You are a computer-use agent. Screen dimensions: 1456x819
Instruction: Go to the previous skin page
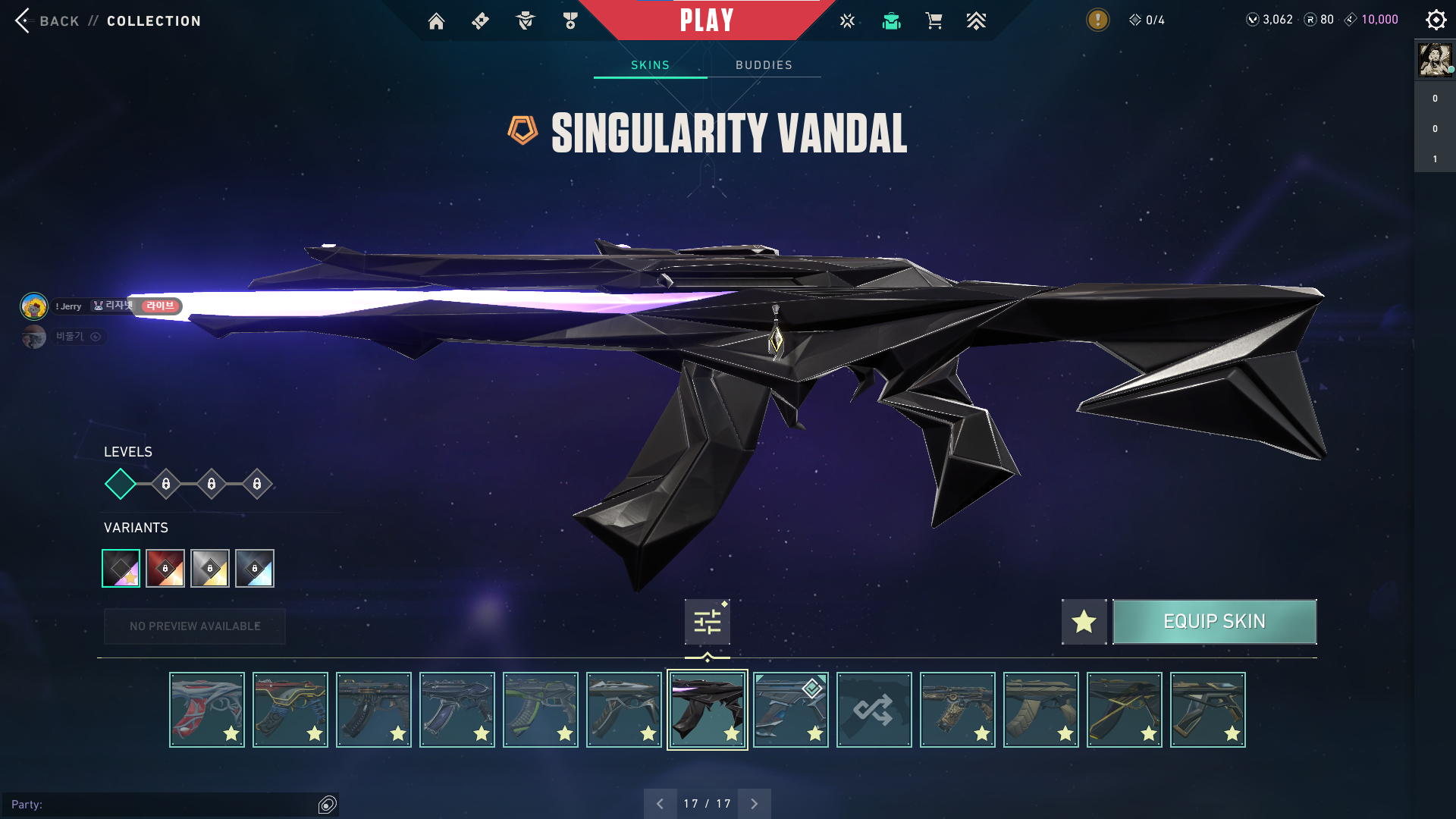click(660, 804)
